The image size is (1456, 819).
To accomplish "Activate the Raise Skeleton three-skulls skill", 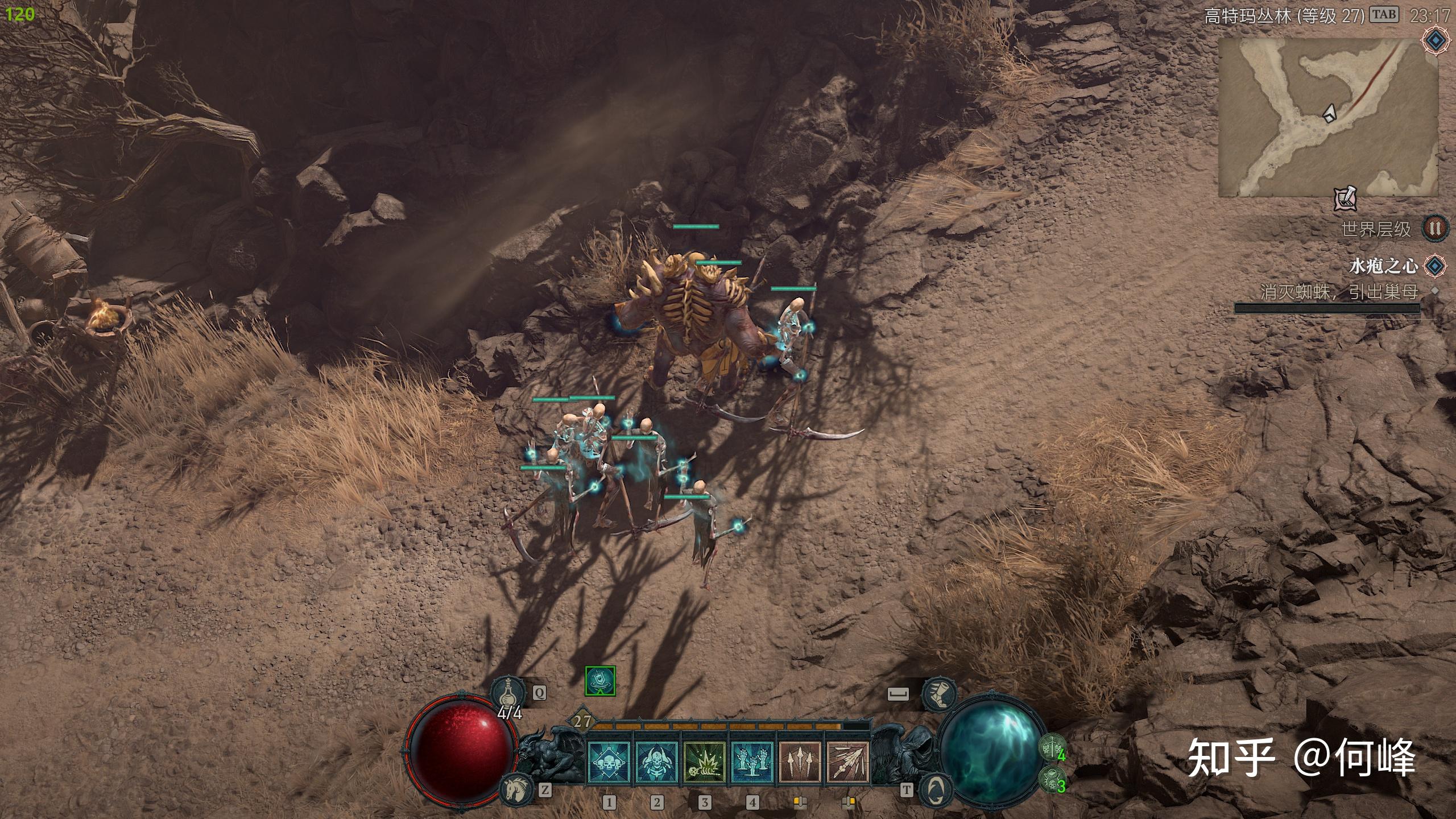I will click(x=609, y=762).
